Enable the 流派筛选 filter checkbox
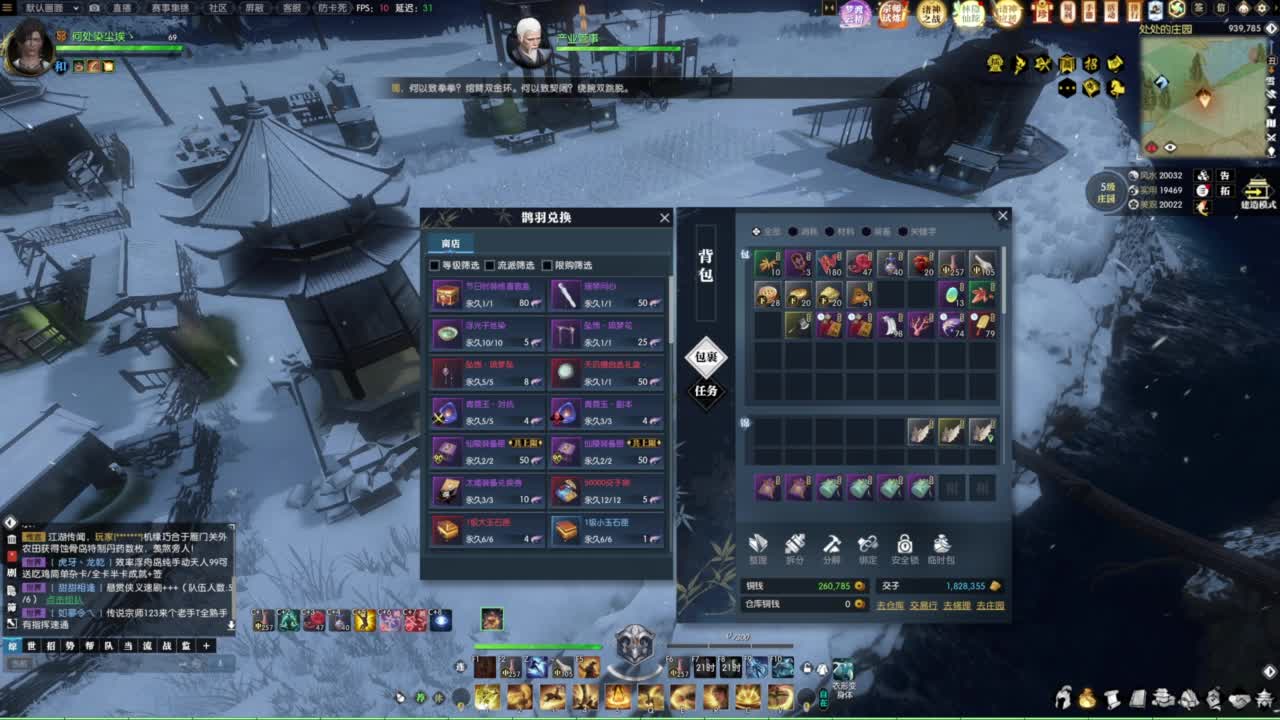This screenshot has height=720, width=1280. click(x=490, y=265)
